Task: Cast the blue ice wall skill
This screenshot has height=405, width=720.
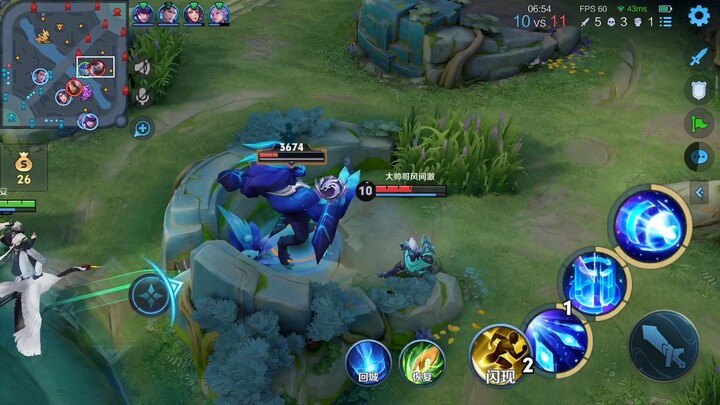Action: coord(595,283)
